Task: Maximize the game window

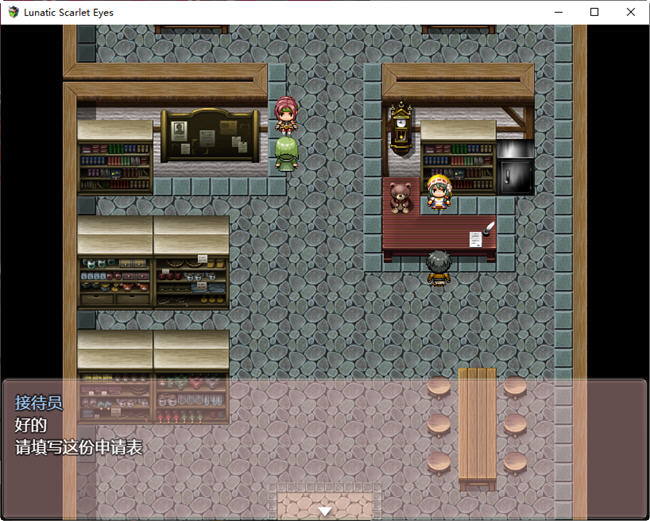Action: coord(594,12)
